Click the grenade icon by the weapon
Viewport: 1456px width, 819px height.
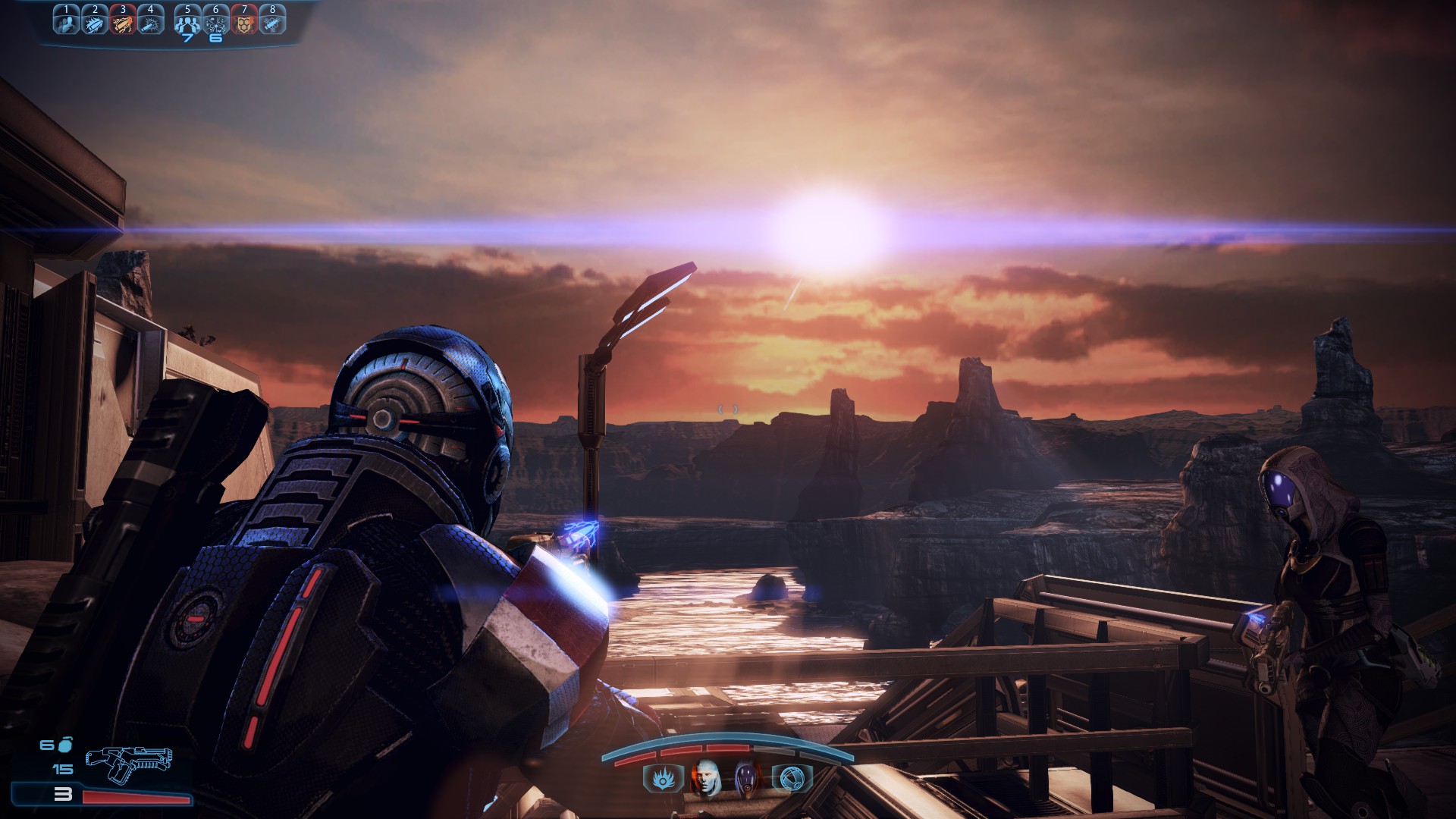click(x=65, y=744)
